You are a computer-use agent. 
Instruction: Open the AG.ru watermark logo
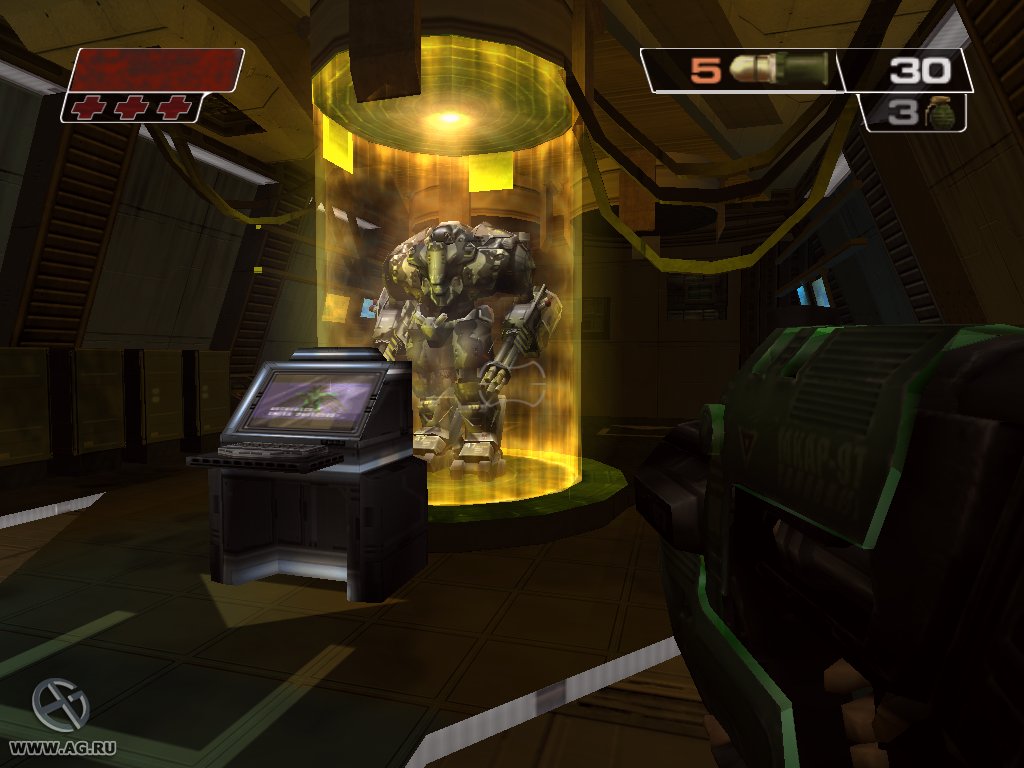[x=59, y=705]
